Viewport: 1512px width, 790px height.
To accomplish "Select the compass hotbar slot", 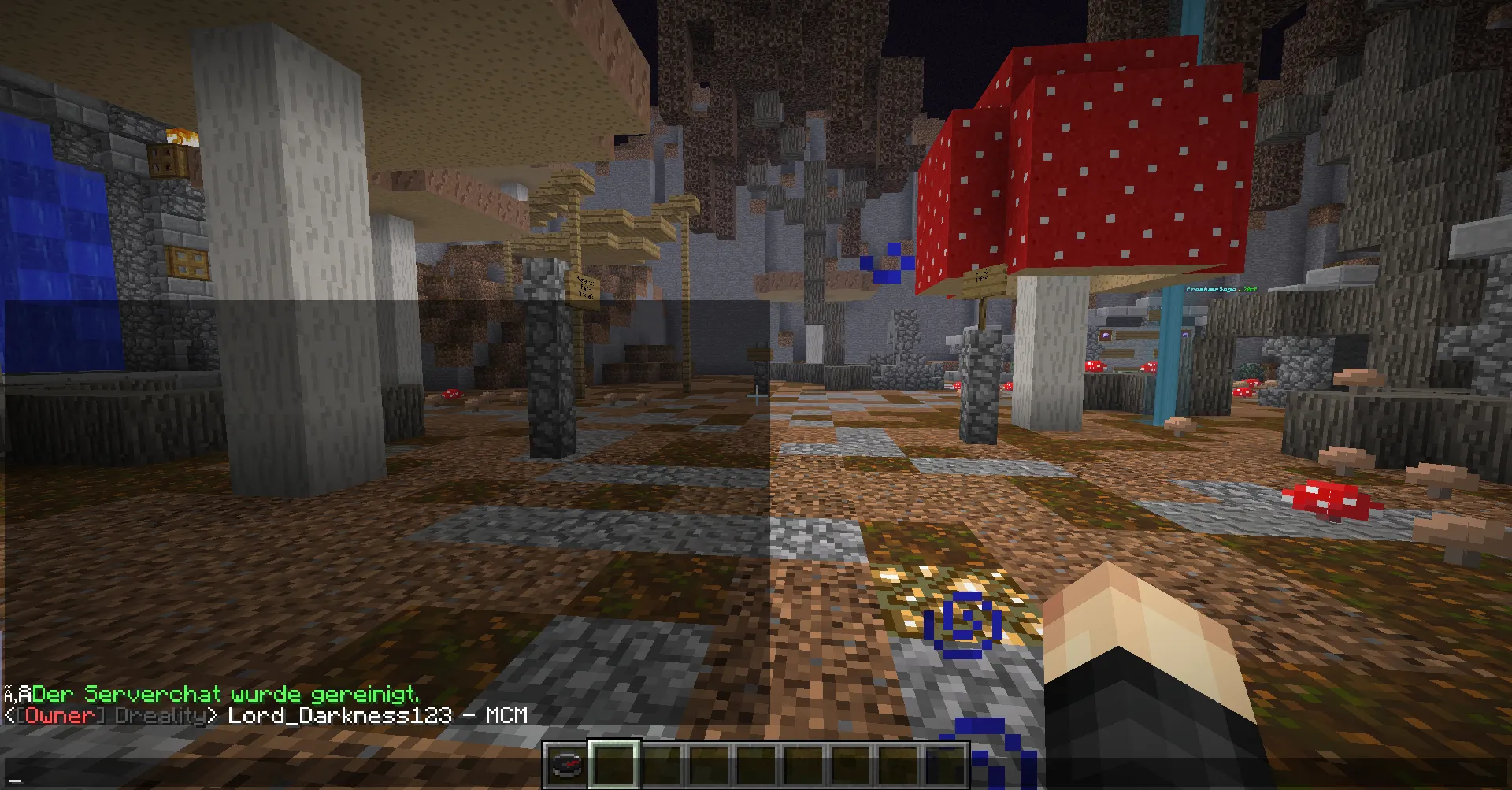I will click(566, 766).
